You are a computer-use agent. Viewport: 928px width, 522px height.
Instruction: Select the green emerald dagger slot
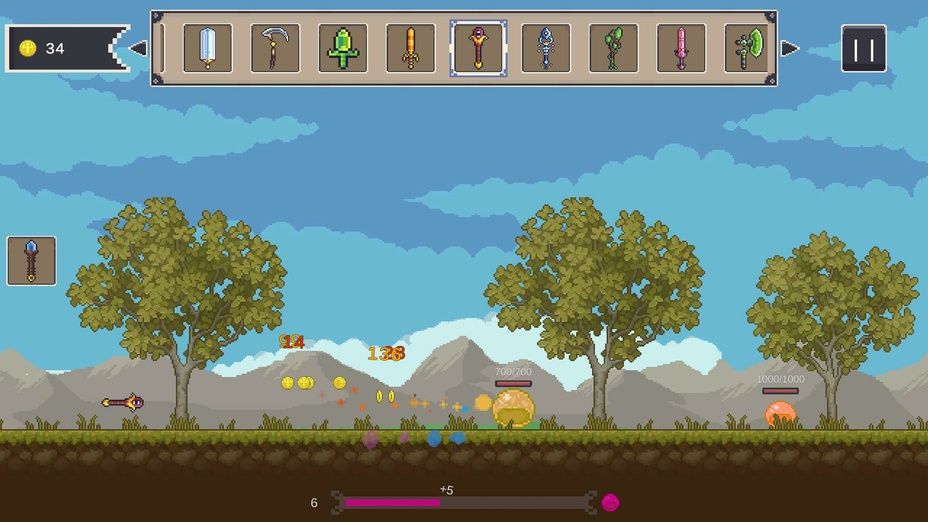pos(343,48)
